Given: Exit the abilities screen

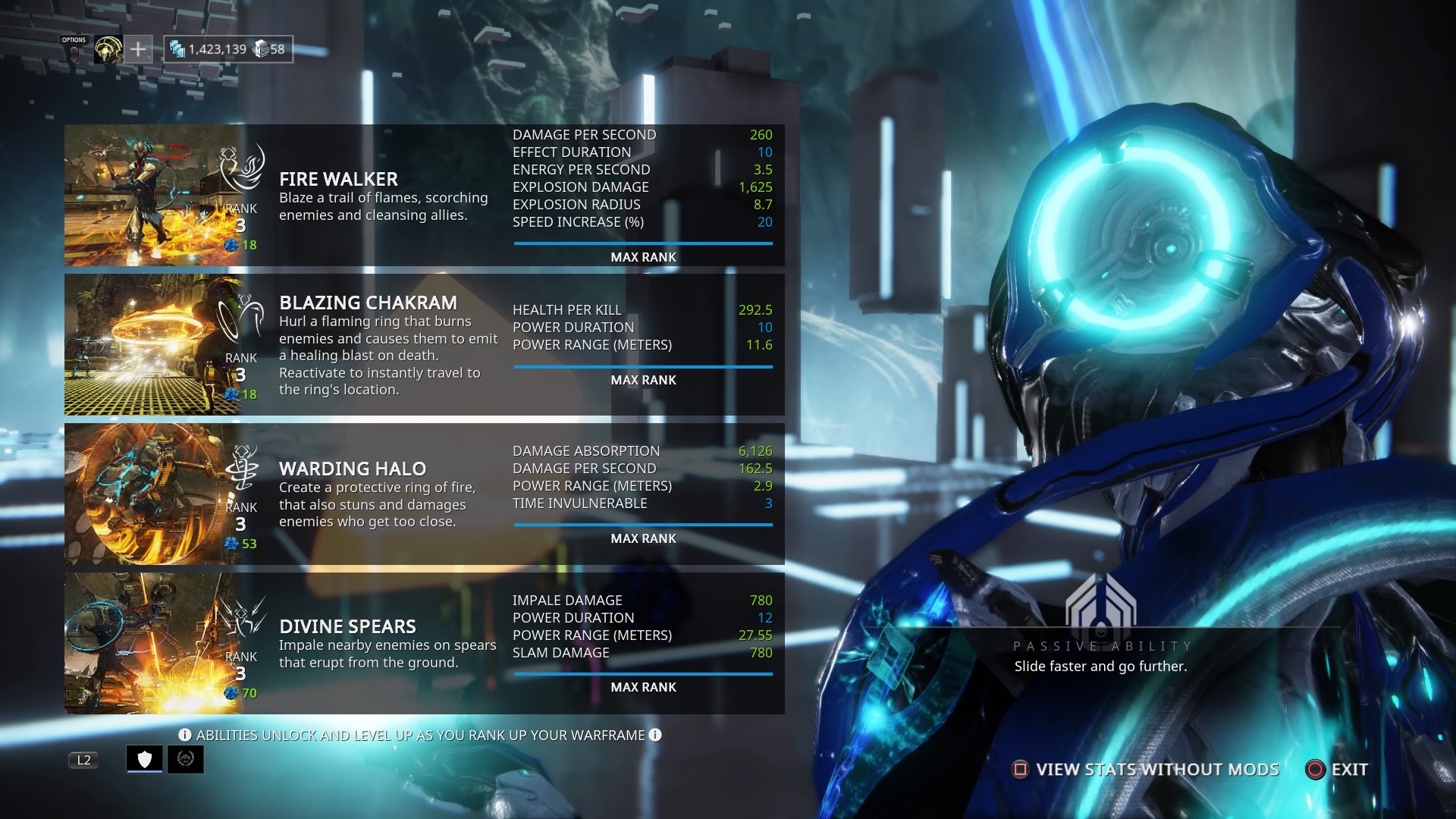Looking at the screenshot, I should click(x=1337, y=770).
